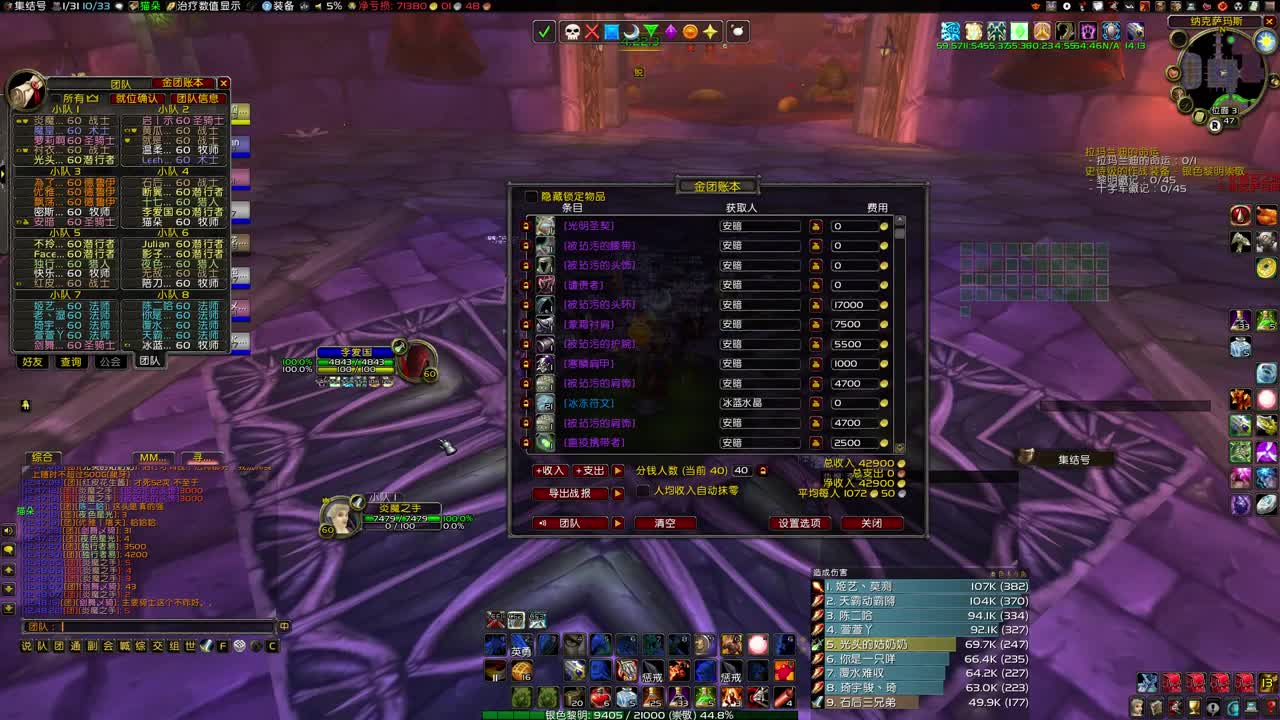The height and width of the screenshot is (720, 1280).
Task: Open the arrow menu beside 导出战报
Action: pos(616,492)
